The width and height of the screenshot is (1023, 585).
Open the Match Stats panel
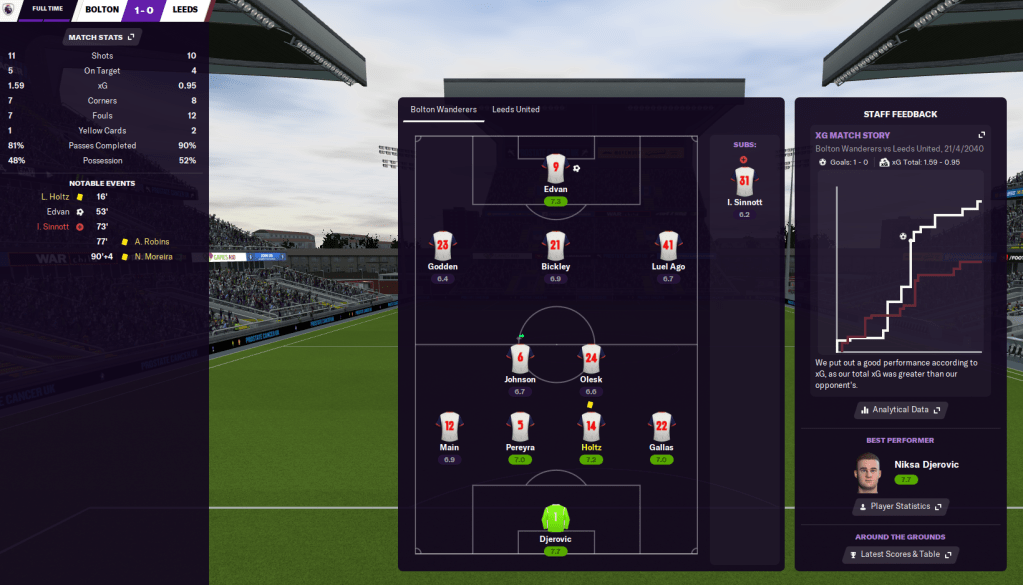point(103,38)
